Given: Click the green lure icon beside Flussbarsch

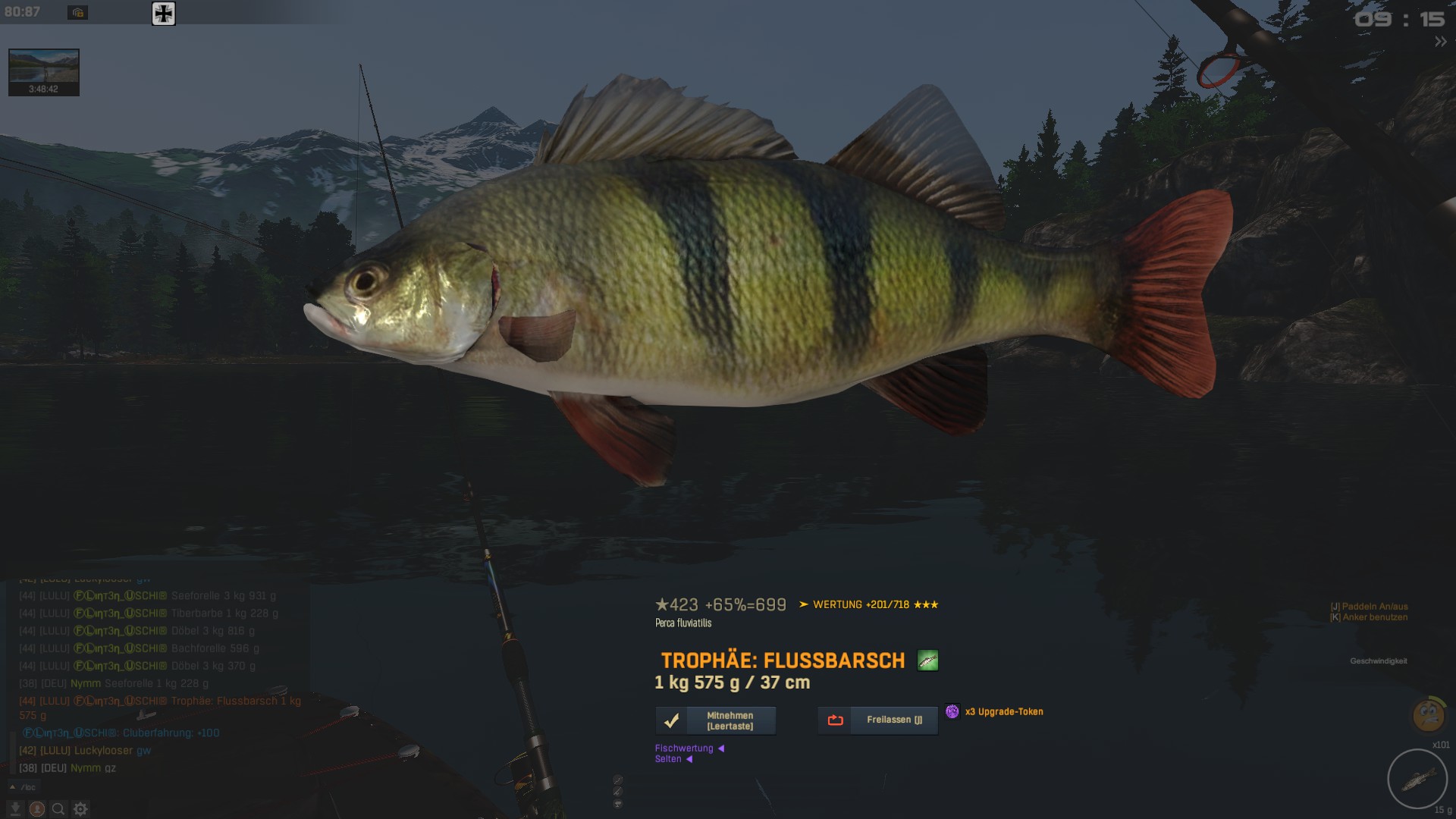Looking at the screenshot, I should click(x=927, y=661).
